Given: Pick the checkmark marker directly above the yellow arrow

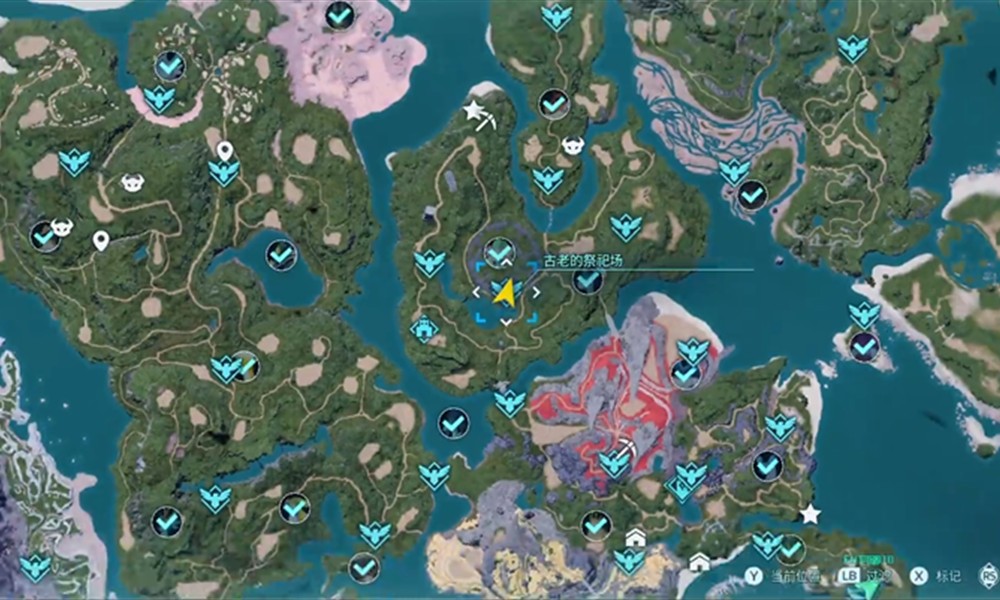Looking at the screenshot, I should pos(498,252).
